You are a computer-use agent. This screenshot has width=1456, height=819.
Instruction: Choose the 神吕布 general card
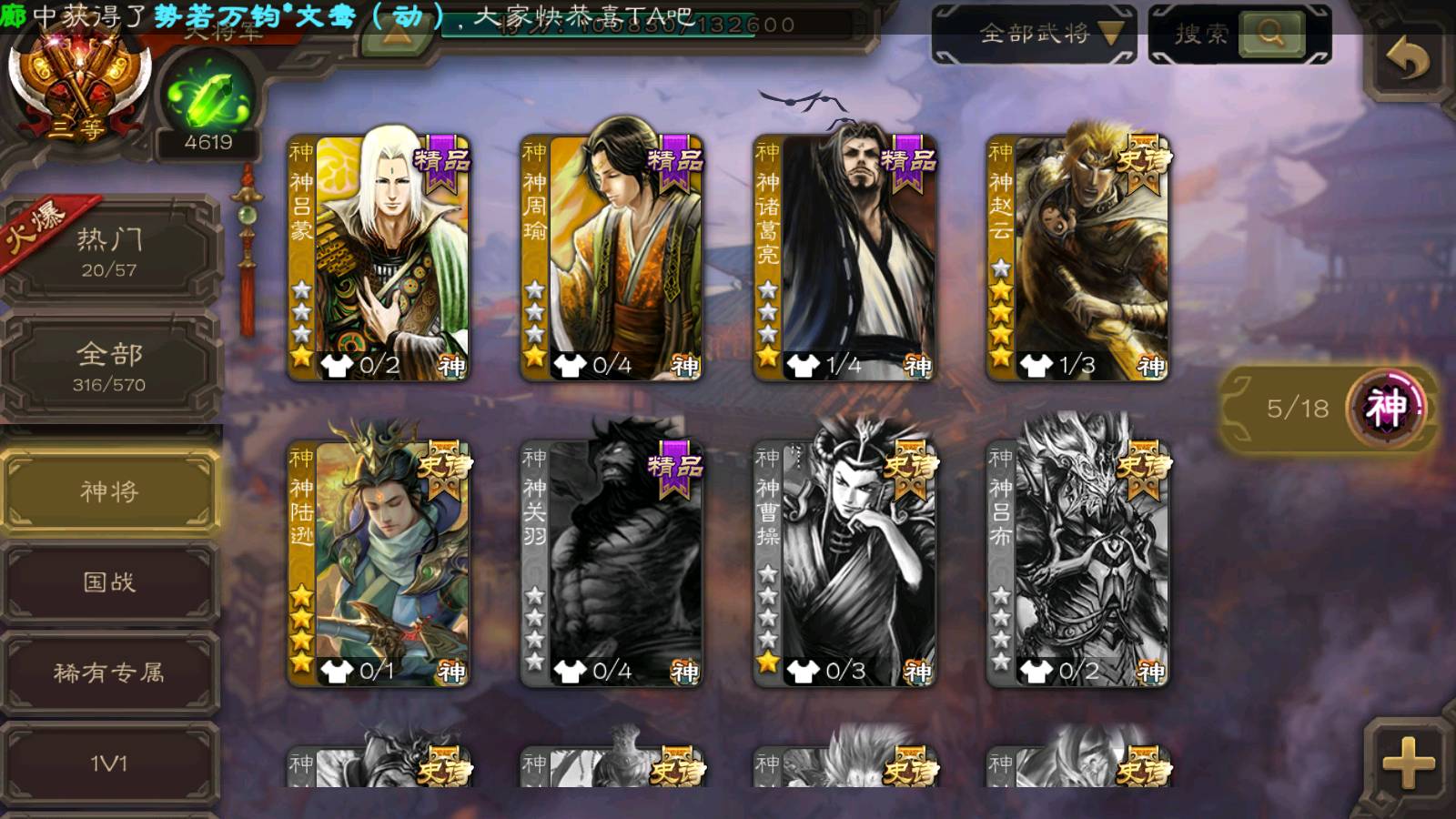1078,562
